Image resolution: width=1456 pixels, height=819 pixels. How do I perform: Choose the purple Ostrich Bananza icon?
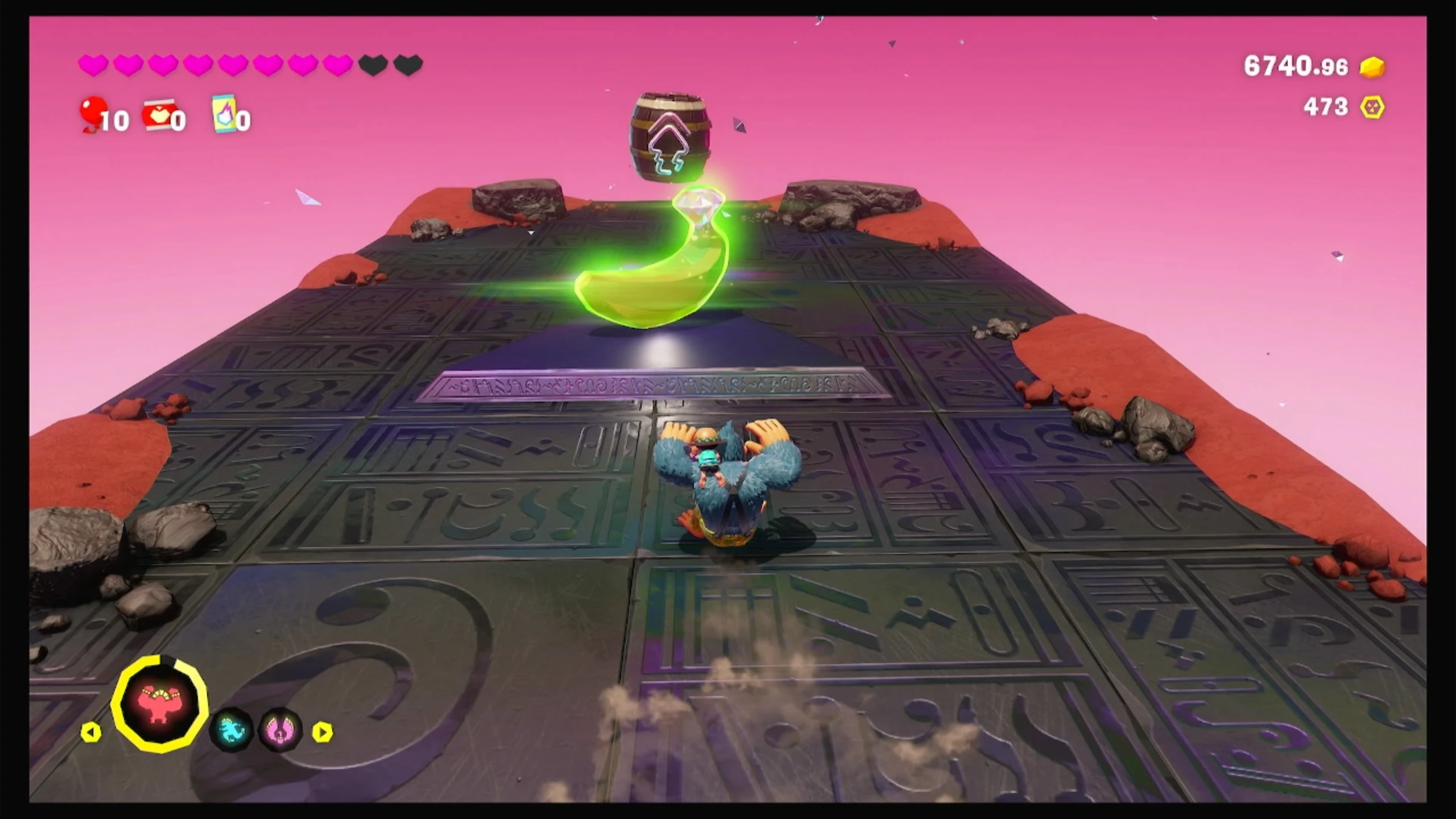[x=280, y=730]
